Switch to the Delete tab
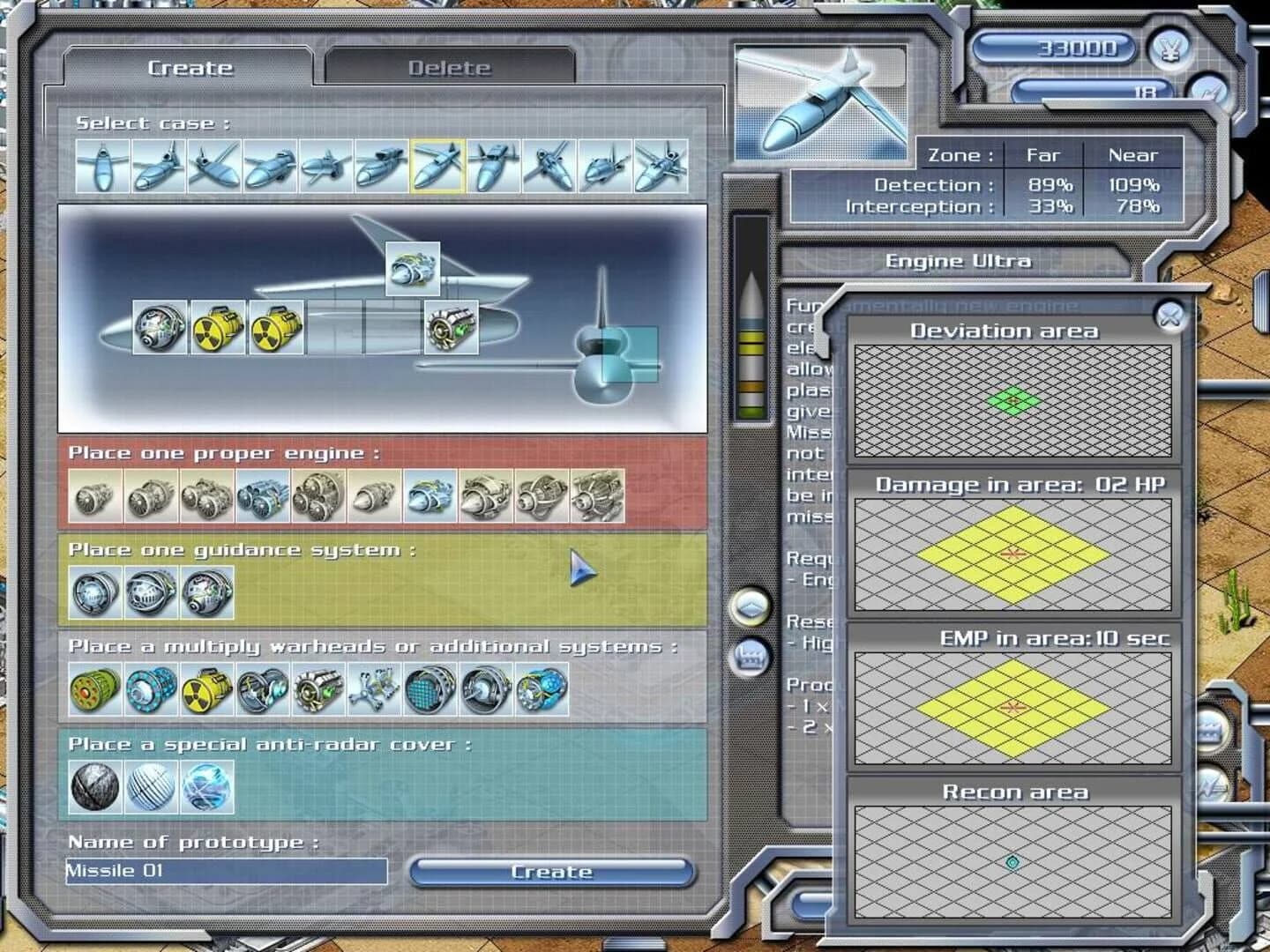This screenshot has width=1270, height=952. click(450, 67)
